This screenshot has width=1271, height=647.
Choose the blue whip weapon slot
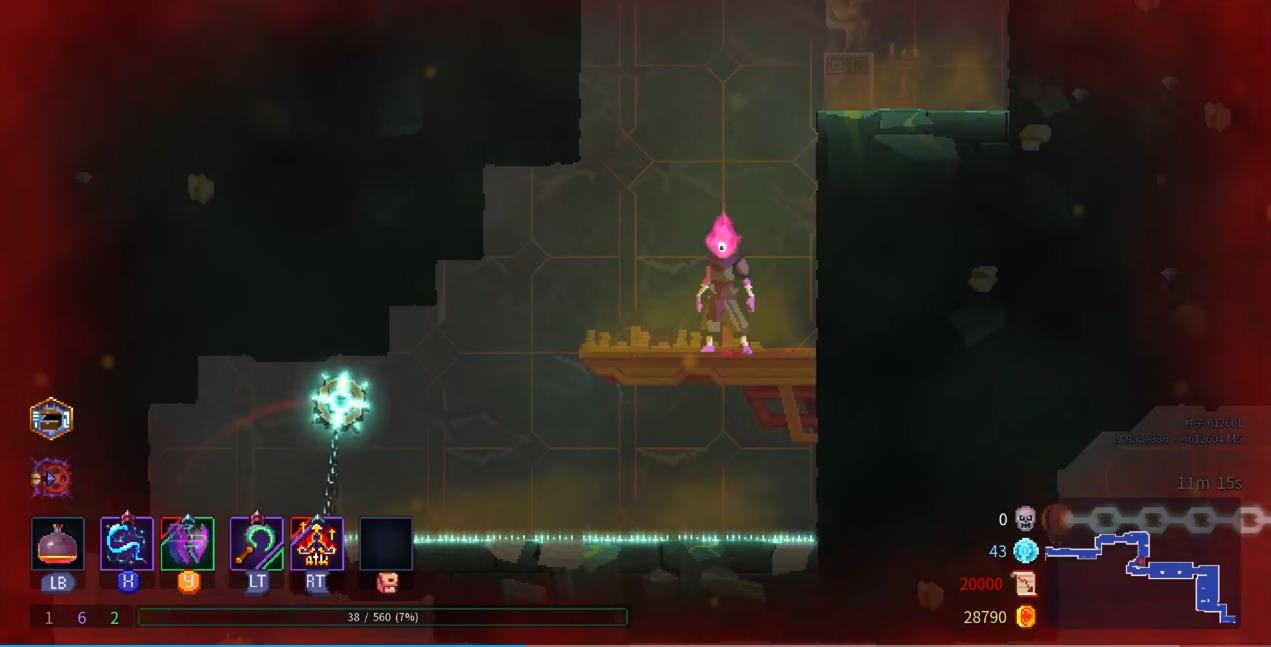point(127,544)
